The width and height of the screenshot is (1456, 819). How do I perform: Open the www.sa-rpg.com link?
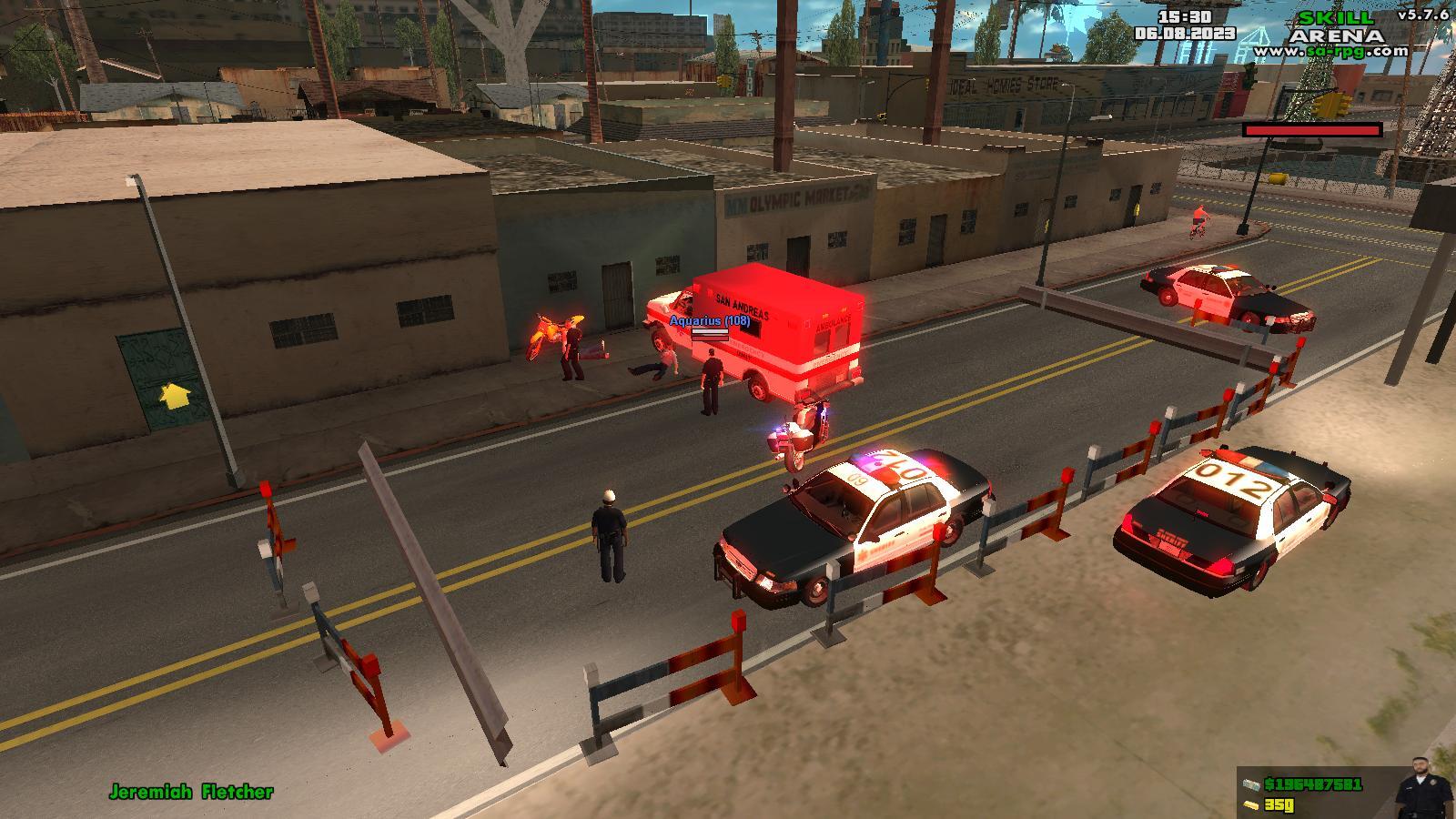(x=1329, y=50)
